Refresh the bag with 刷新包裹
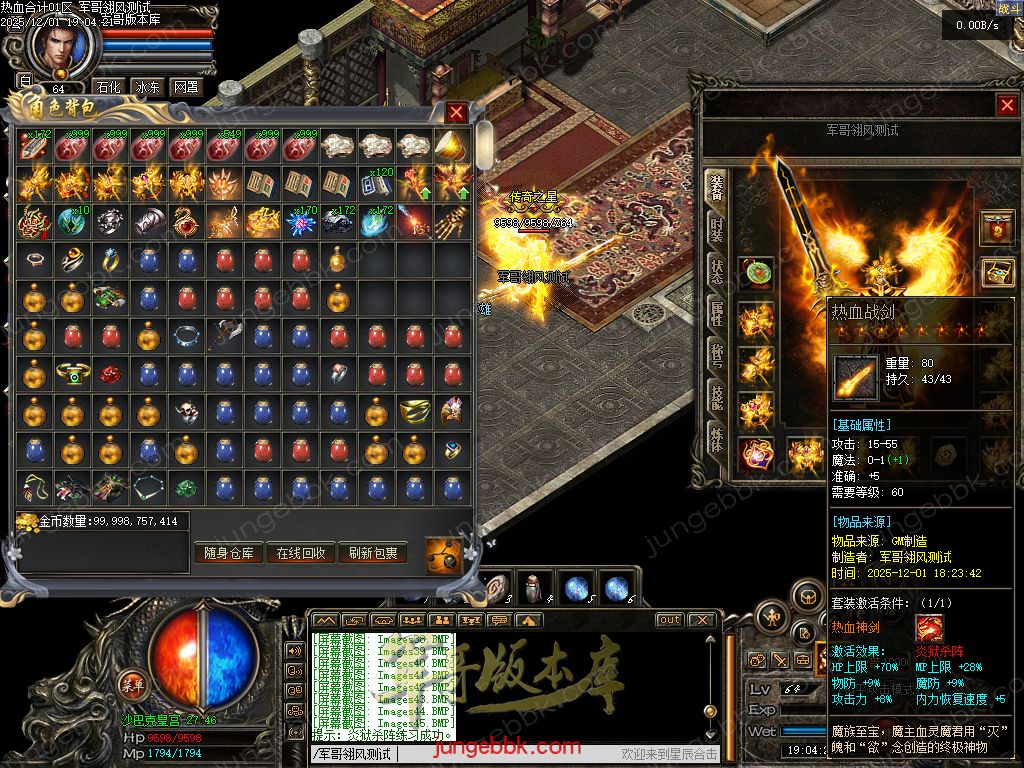This screenshot has width=1024, height=768. (372, 553)
